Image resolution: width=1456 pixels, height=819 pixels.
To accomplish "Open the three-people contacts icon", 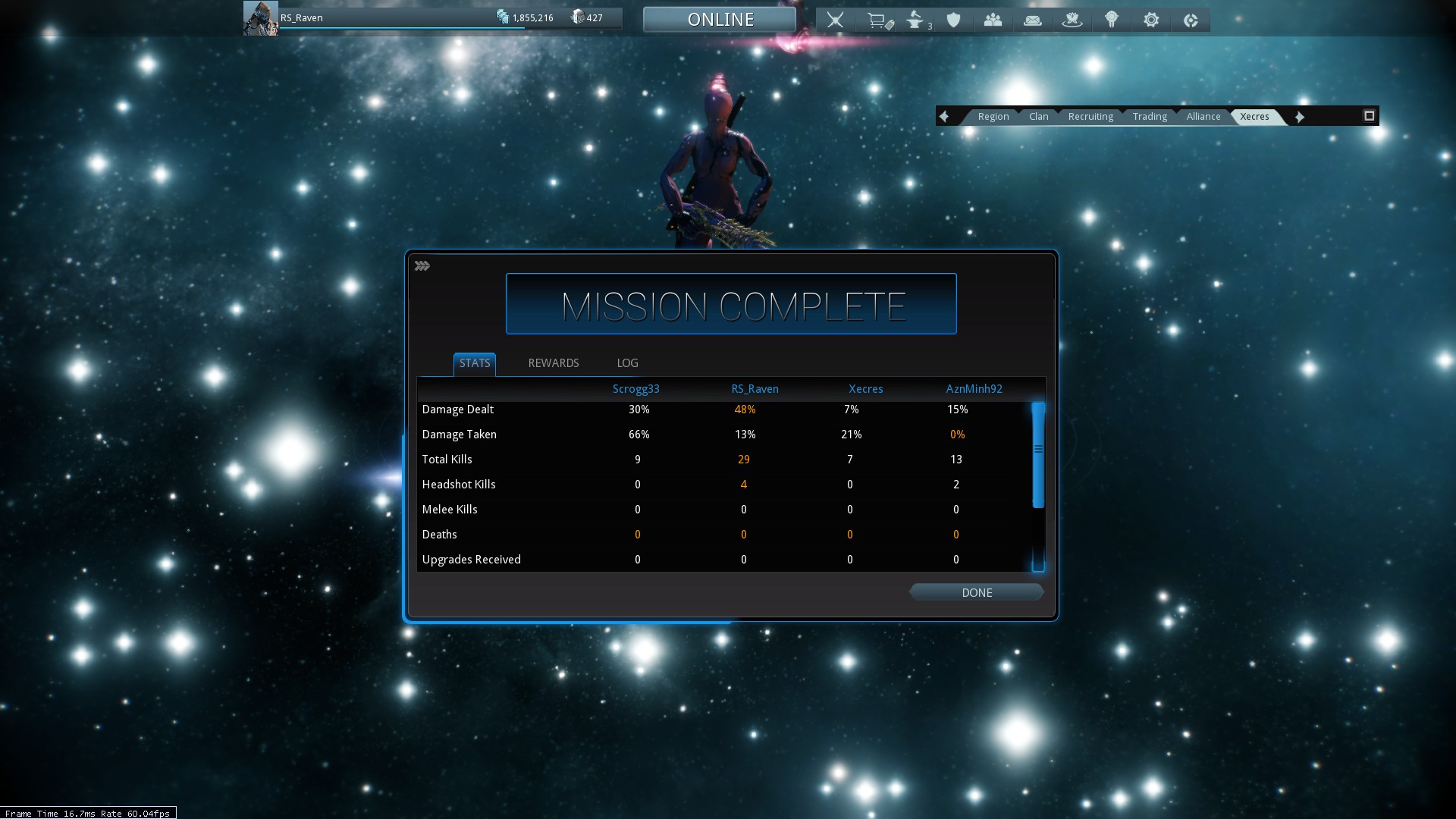I will coord(993,20).
